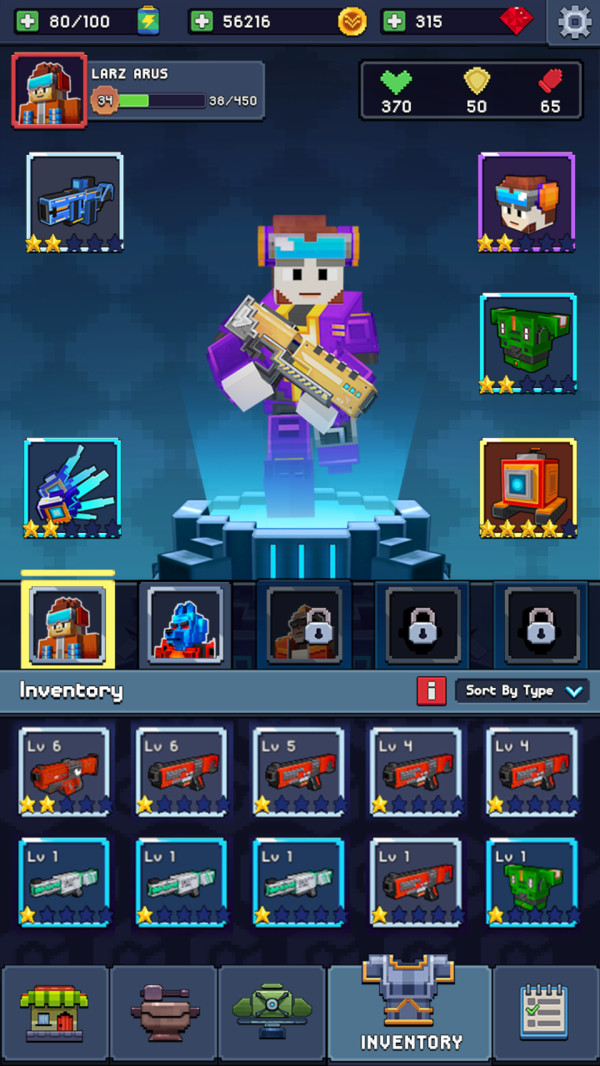Open the shop building tab
600x1066 pixels.
pyautogui.click(x=55, y=1012)
